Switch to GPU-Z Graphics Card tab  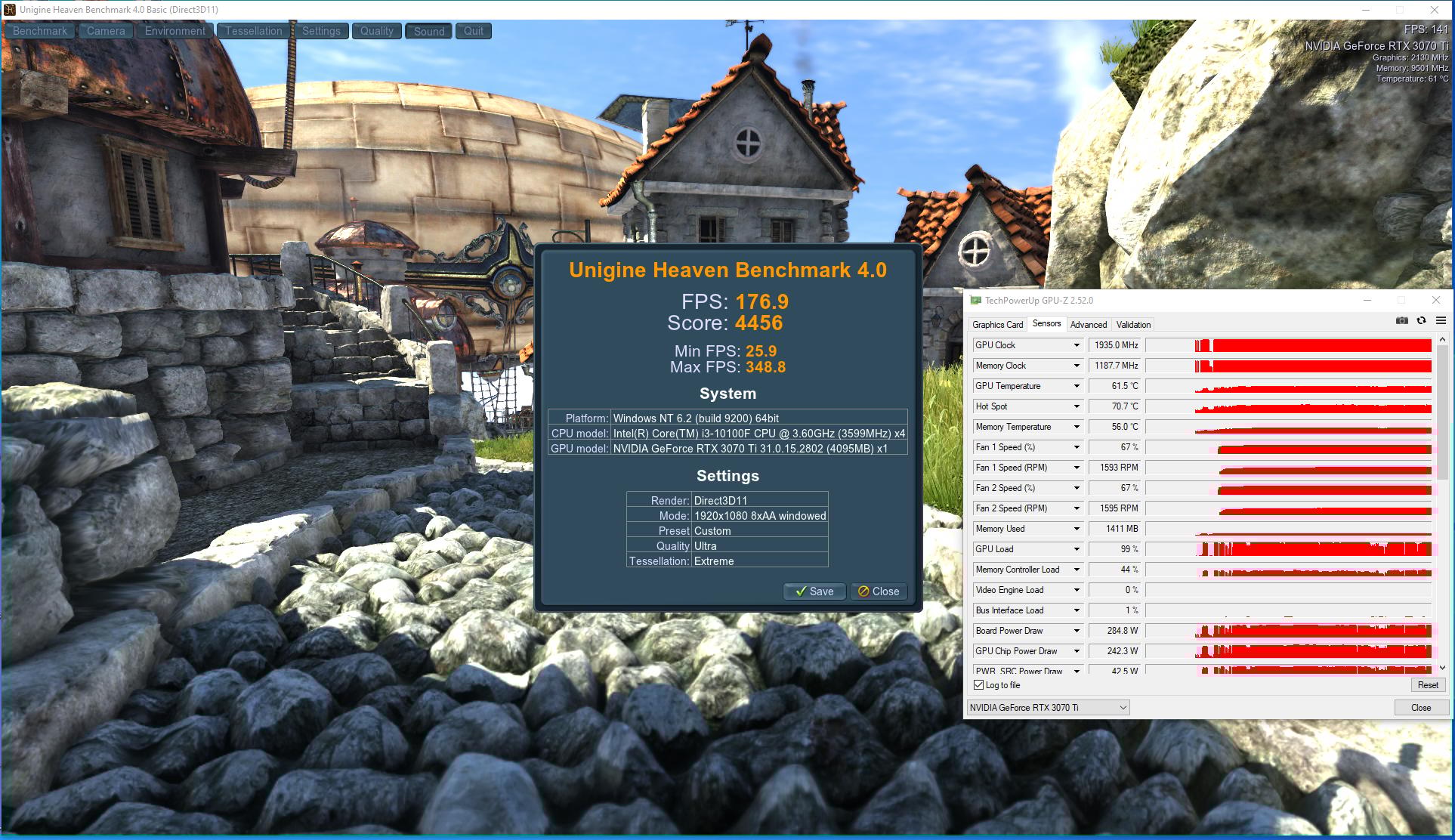click(997, 325)
